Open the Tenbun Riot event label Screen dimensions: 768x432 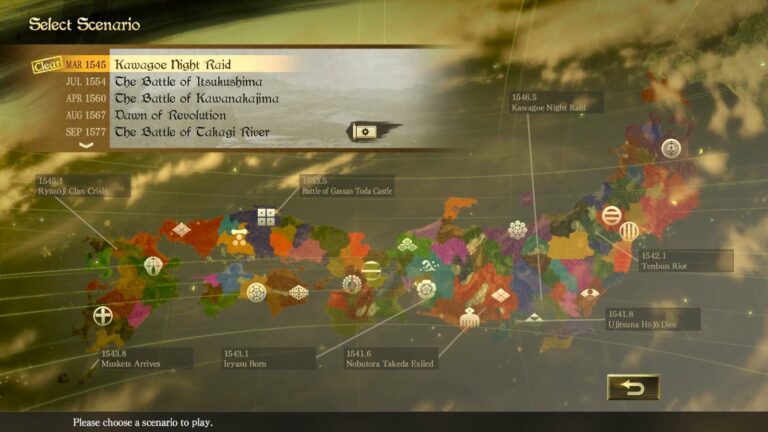pyautogui.click(x=685, y=261)
